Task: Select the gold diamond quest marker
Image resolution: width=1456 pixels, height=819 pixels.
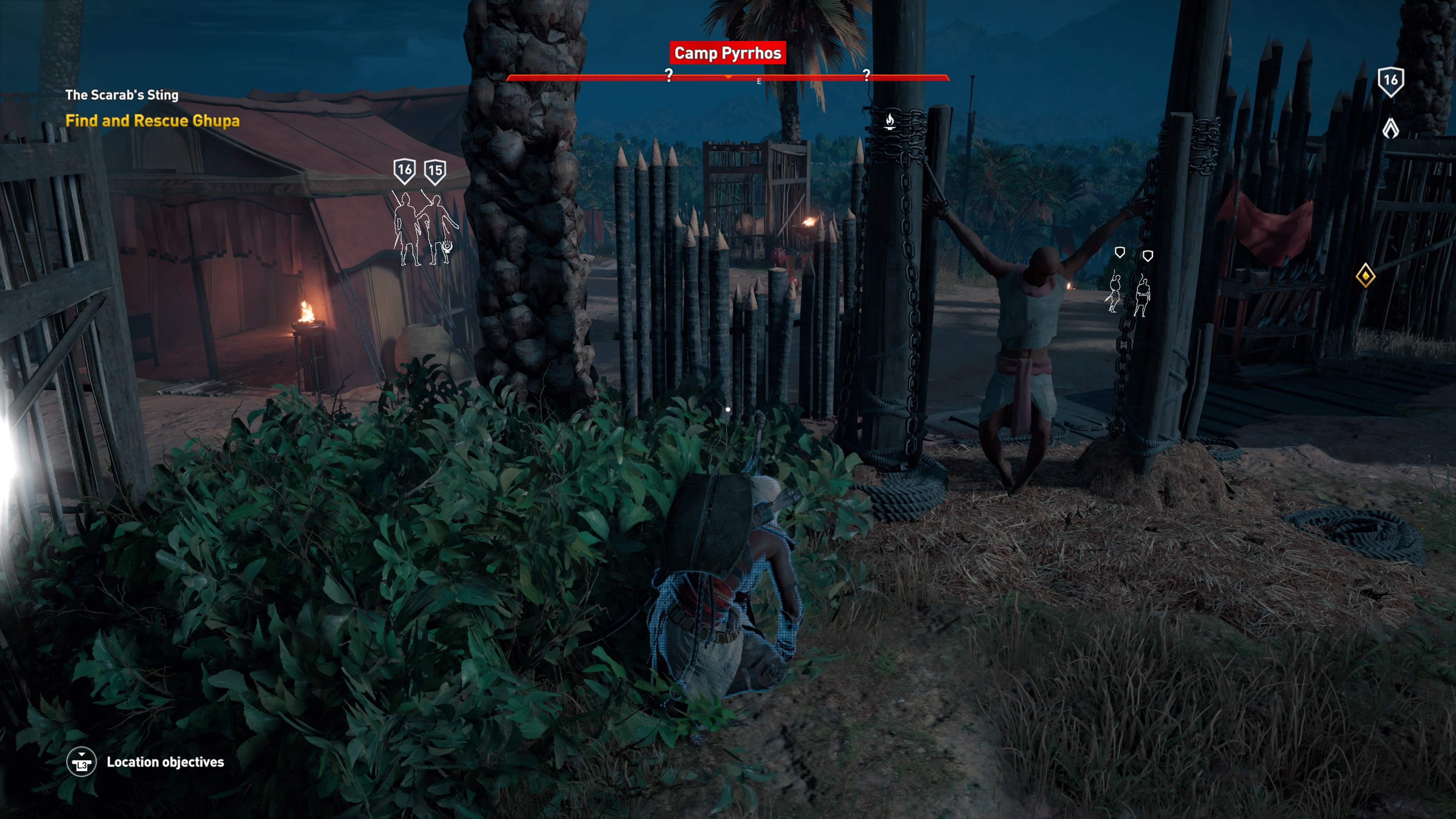Action: click(x=1365, y=275)
